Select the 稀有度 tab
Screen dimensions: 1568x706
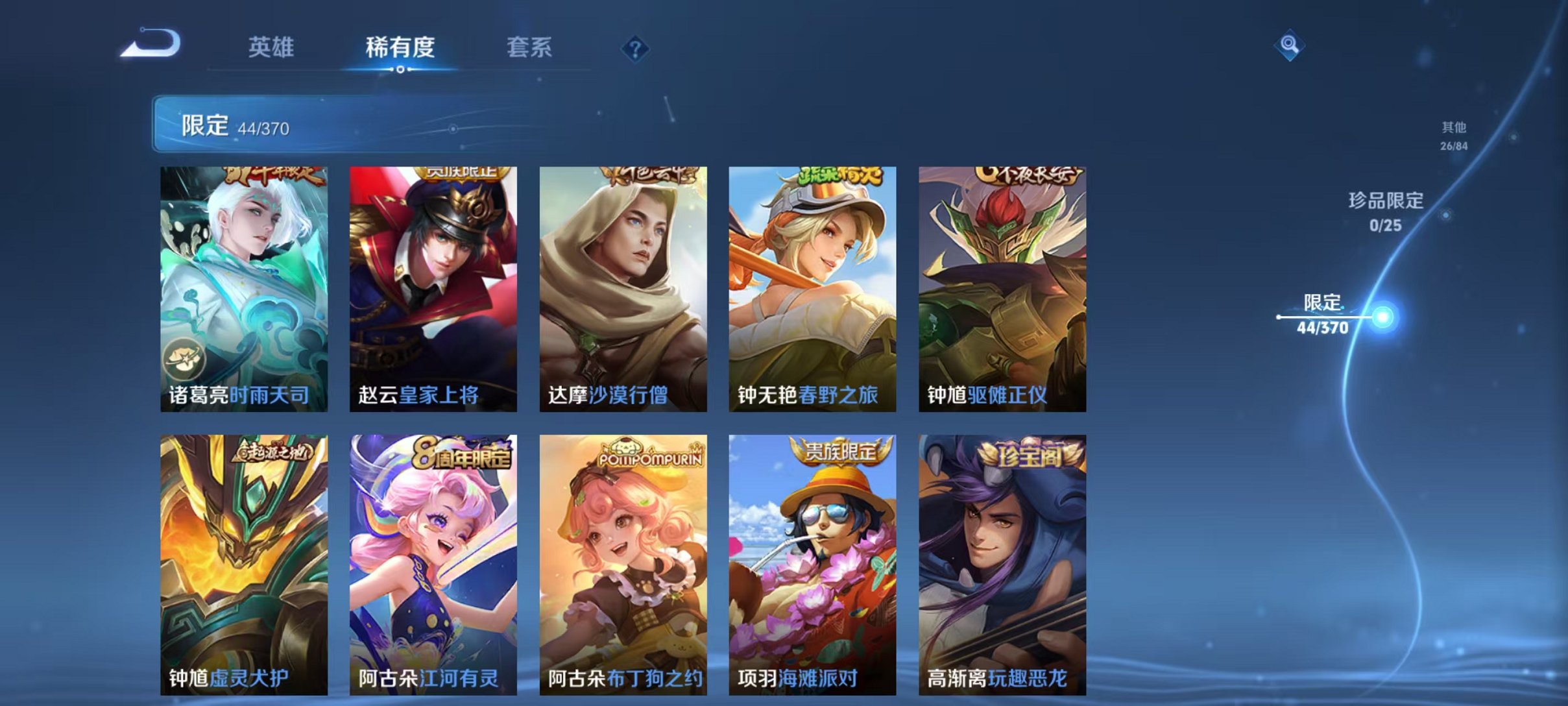pyautogui.click(x=402, y=47)
